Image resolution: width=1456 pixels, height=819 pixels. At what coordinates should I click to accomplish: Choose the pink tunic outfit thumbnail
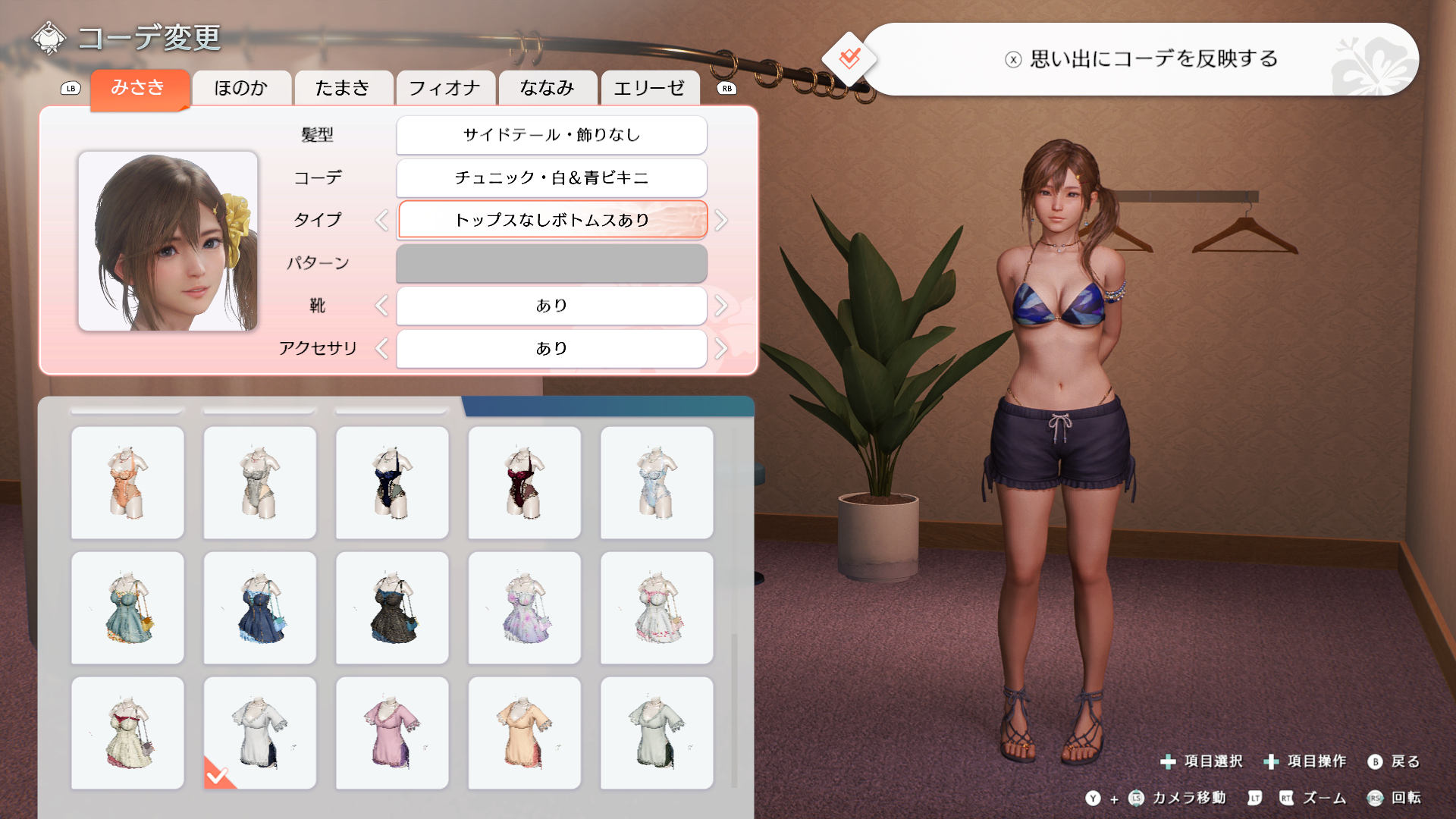pos(392,733)
